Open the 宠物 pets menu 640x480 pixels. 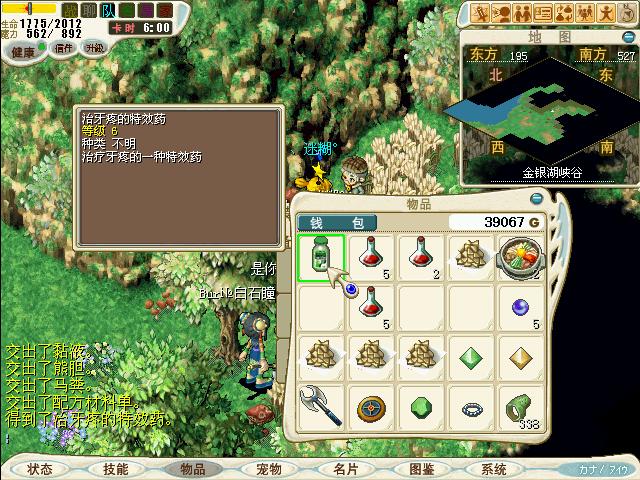pyautogui.click(x=268, y=468)
